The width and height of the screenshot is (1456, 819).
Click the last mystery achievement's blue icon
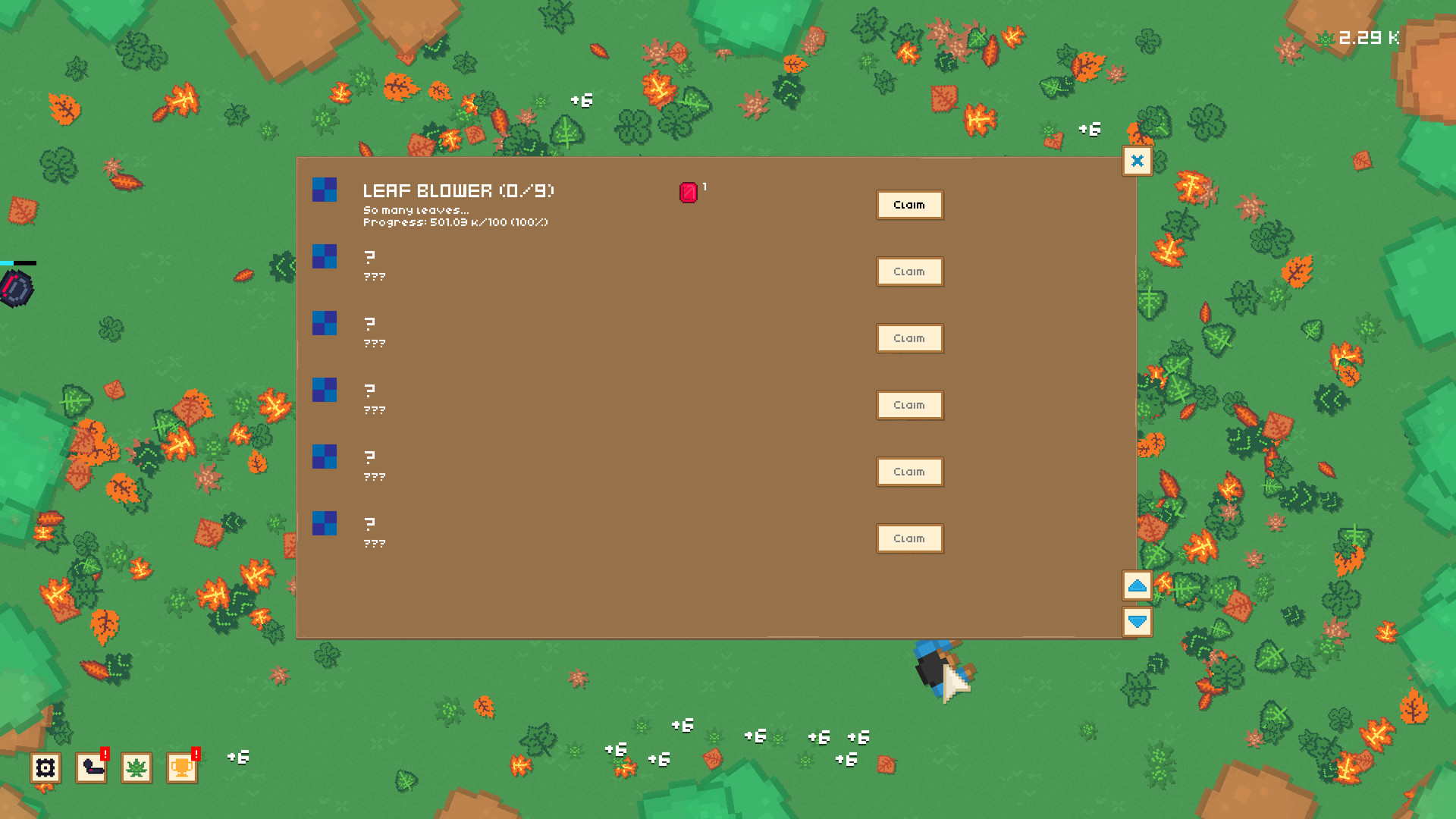pos(324,525)
